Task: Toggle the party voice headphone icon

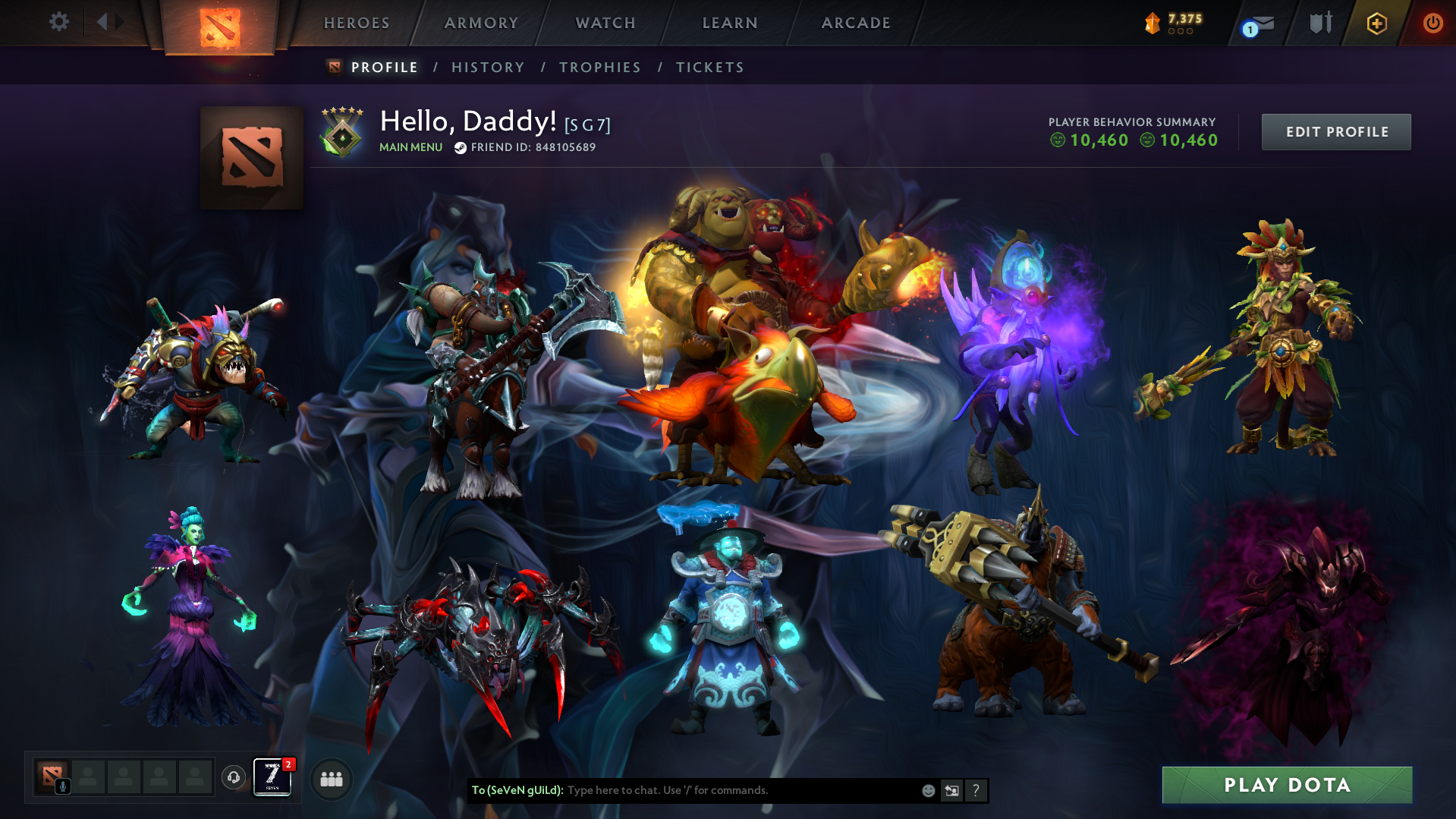Action: pyautogui.click(x=233, y=778)
